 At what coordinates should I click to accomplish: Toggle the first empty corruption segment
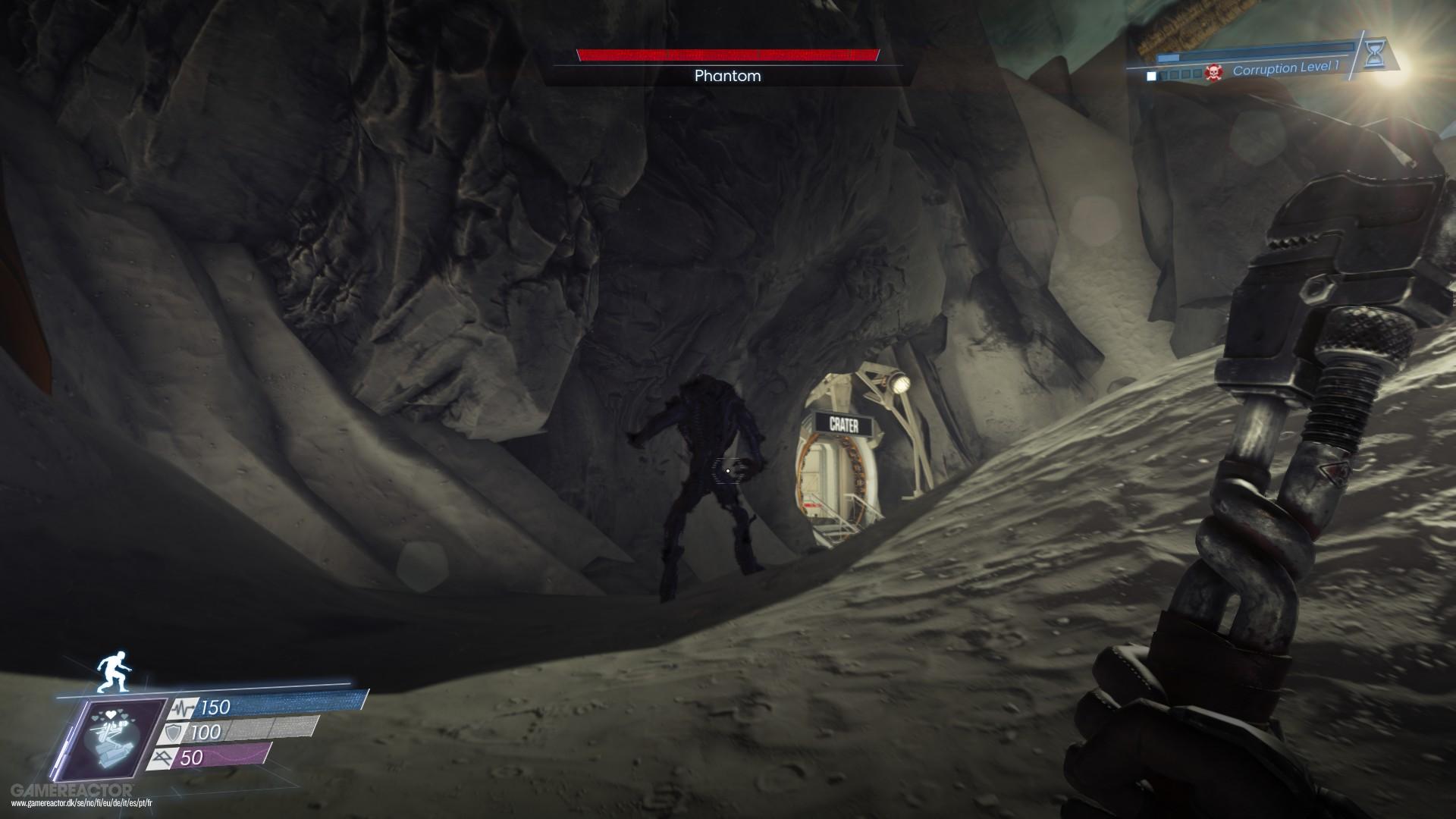point(1163,73)
